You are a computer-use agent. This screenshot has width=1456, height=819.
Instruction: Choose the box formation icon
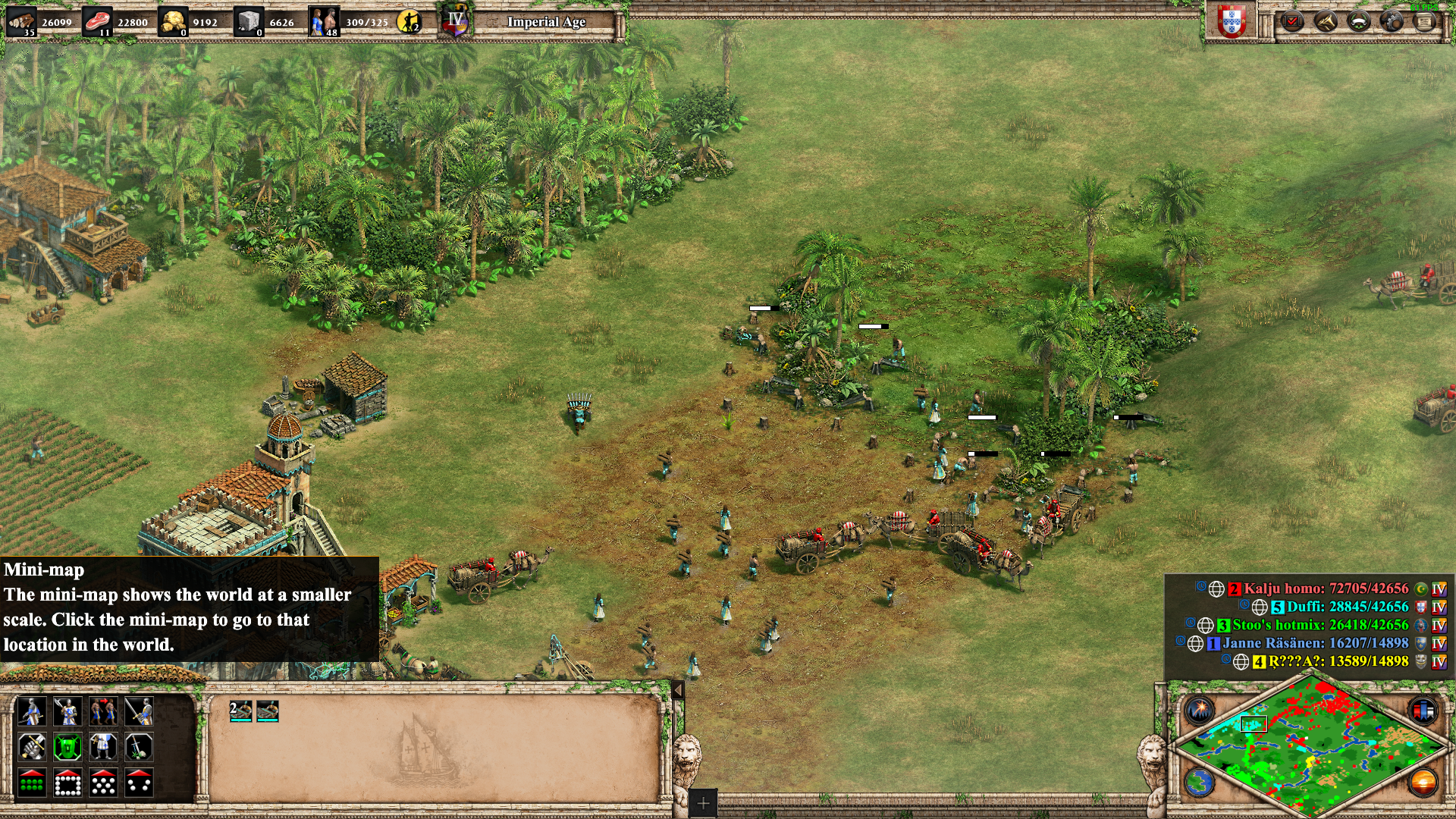[x=67, y=783]
